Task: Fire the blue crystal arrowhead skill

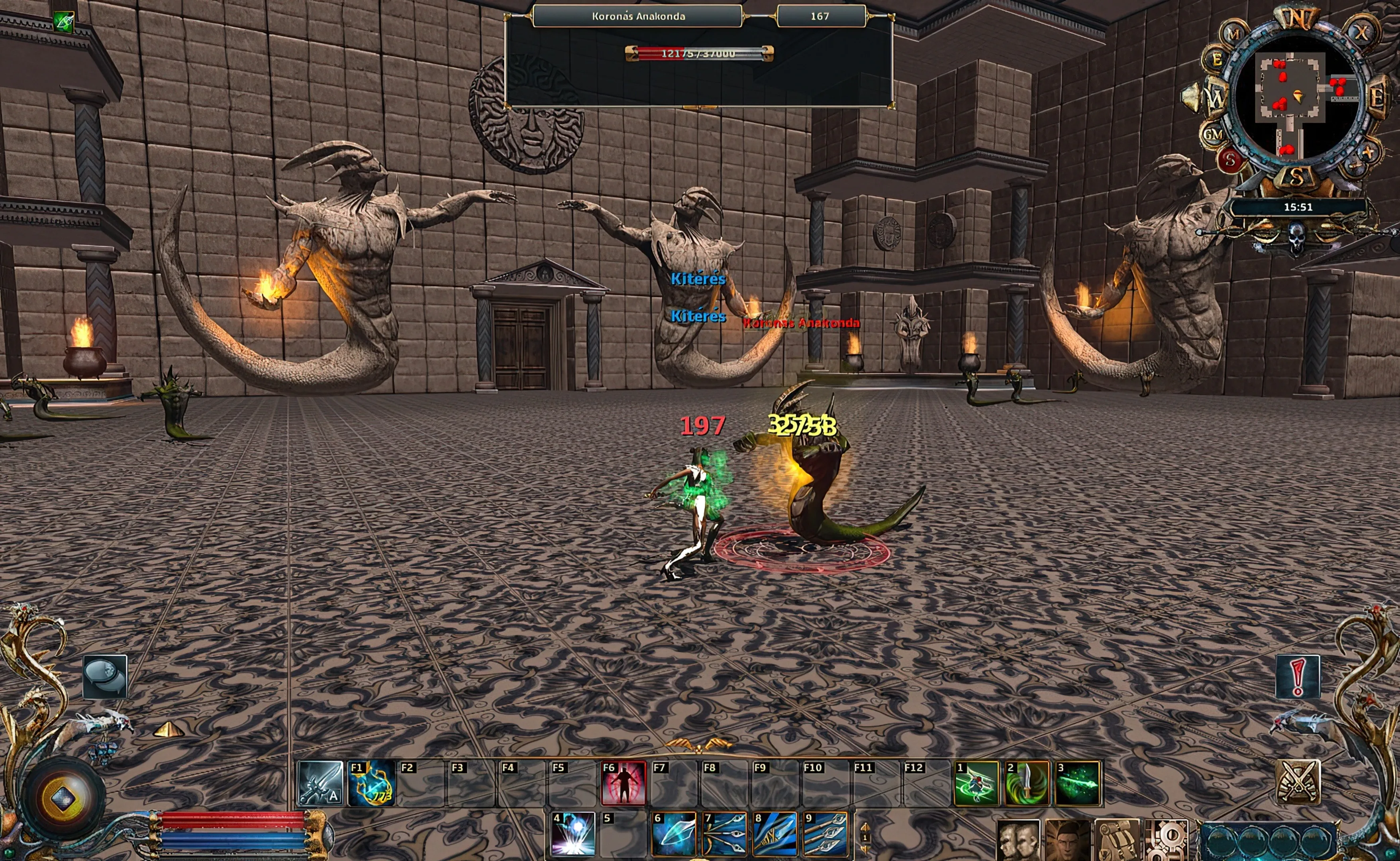Action: [674, 833]
